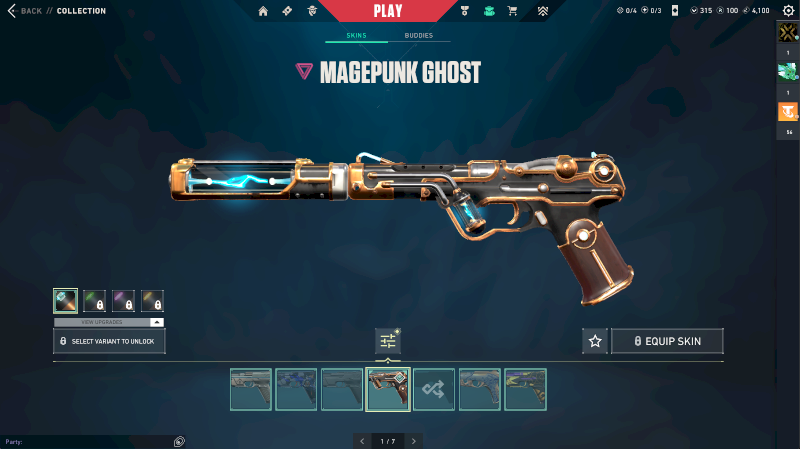This screenshot has width=800, height=449.
Task: Pick the last skin thumbnail with yellow accents
Action: coord(525,389)
